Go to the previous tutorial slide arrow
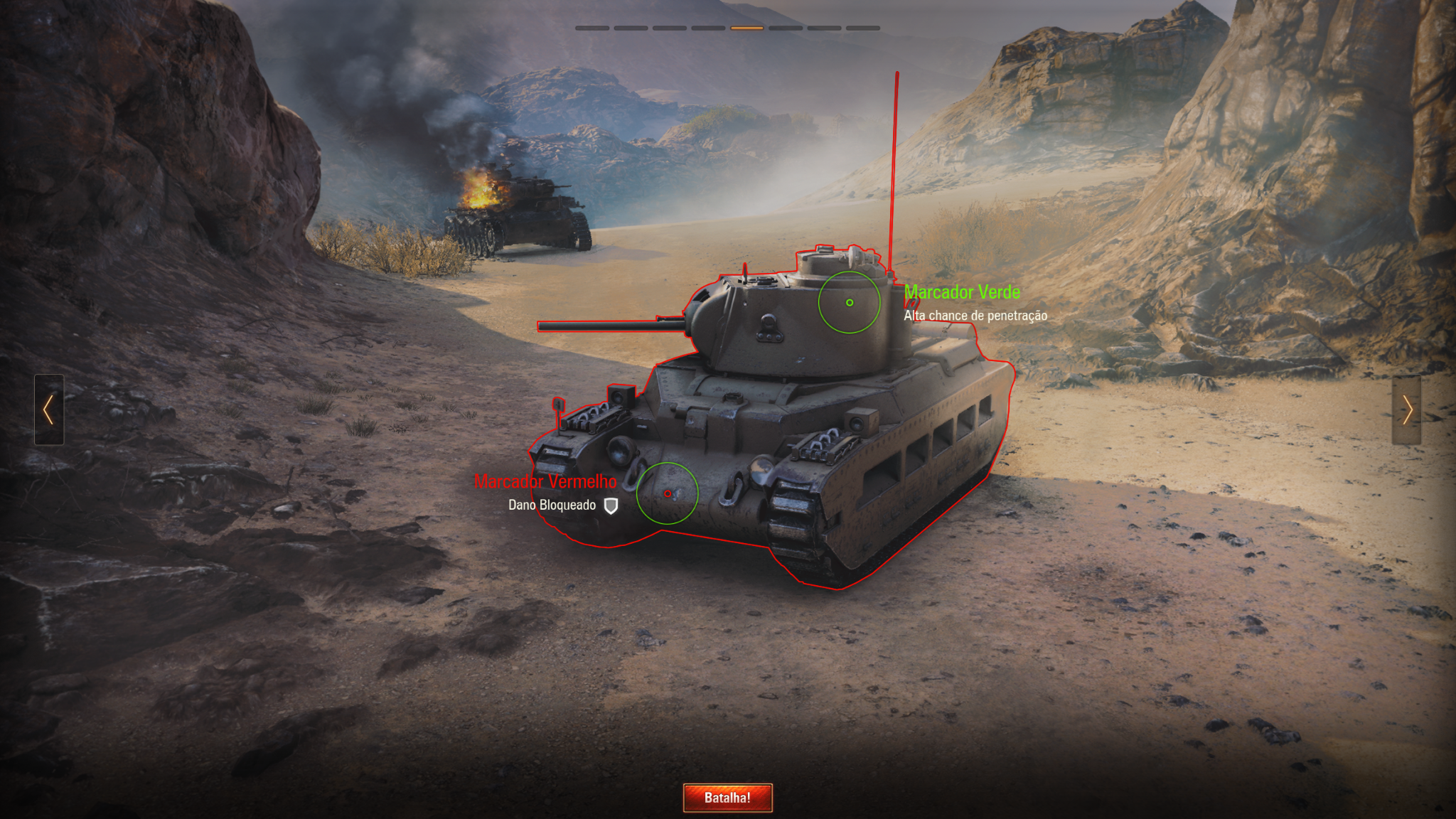This screenshot has width=1456, height=819. [49, 409]
